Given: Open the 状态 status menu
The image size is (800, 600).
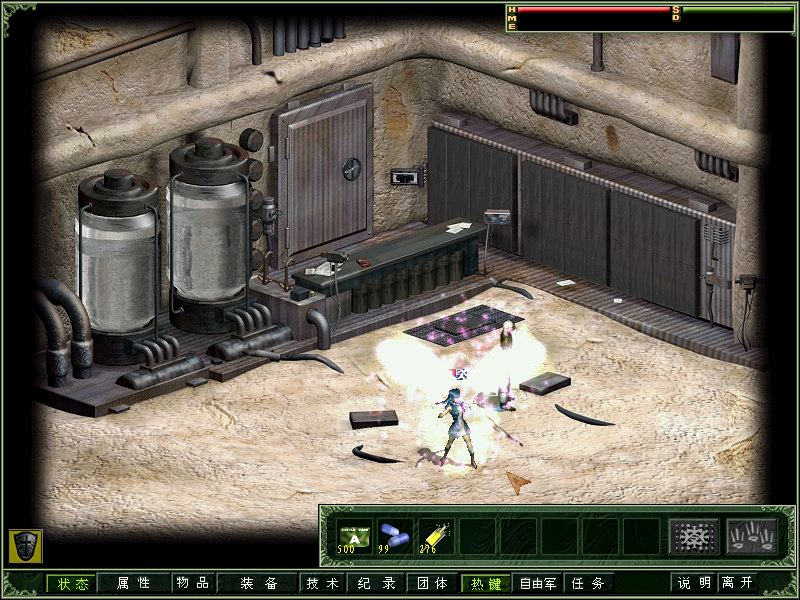Looking at the screenshot, I should coord(72,583).
